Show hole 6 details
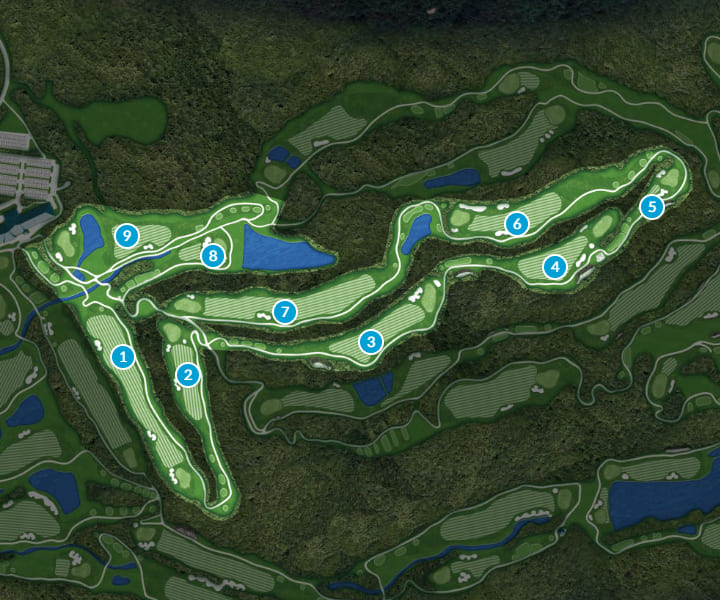 click(x=516, y=224)
